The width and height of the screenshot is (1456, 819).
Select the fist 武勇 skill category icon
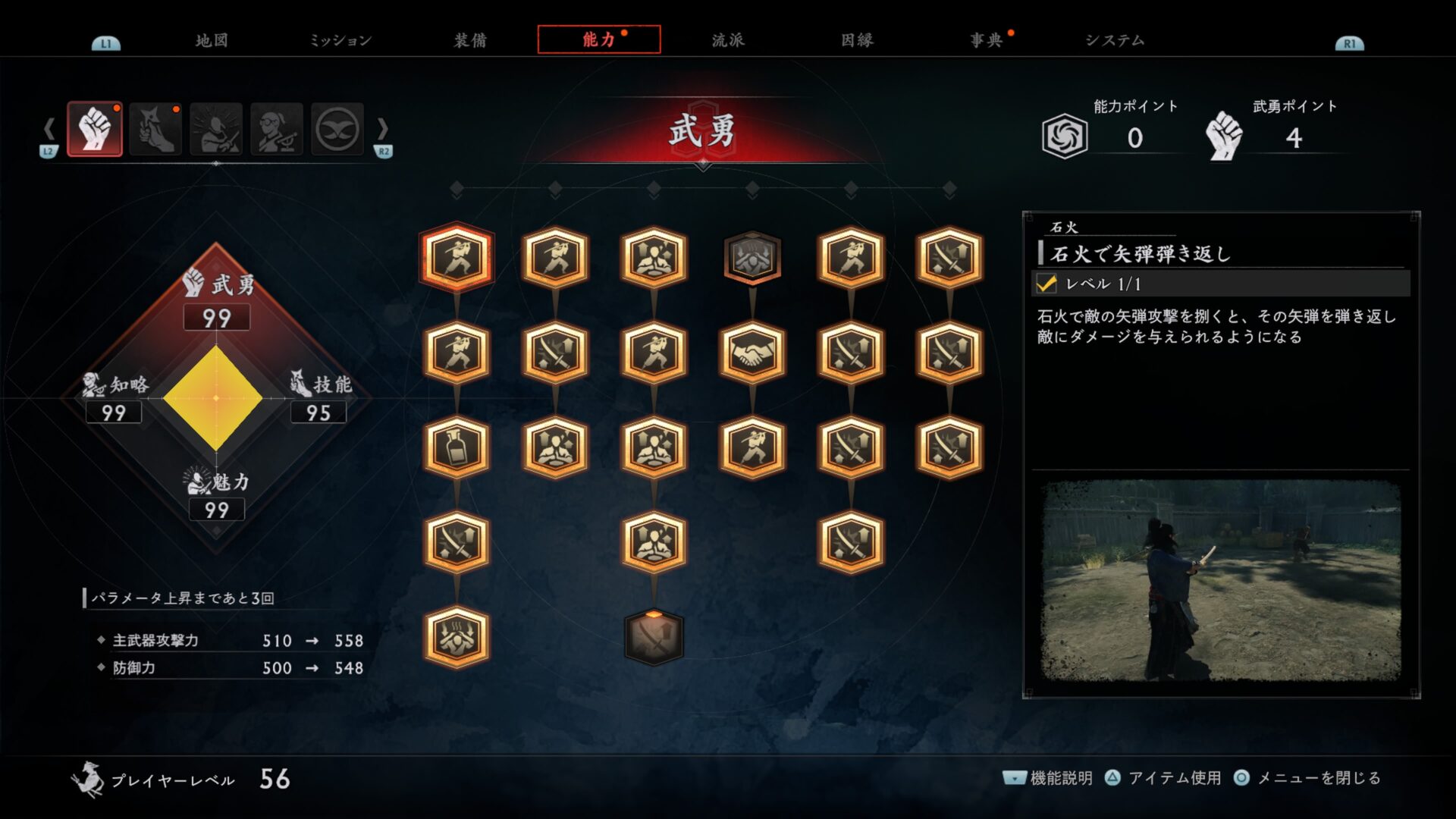point(95,130)
